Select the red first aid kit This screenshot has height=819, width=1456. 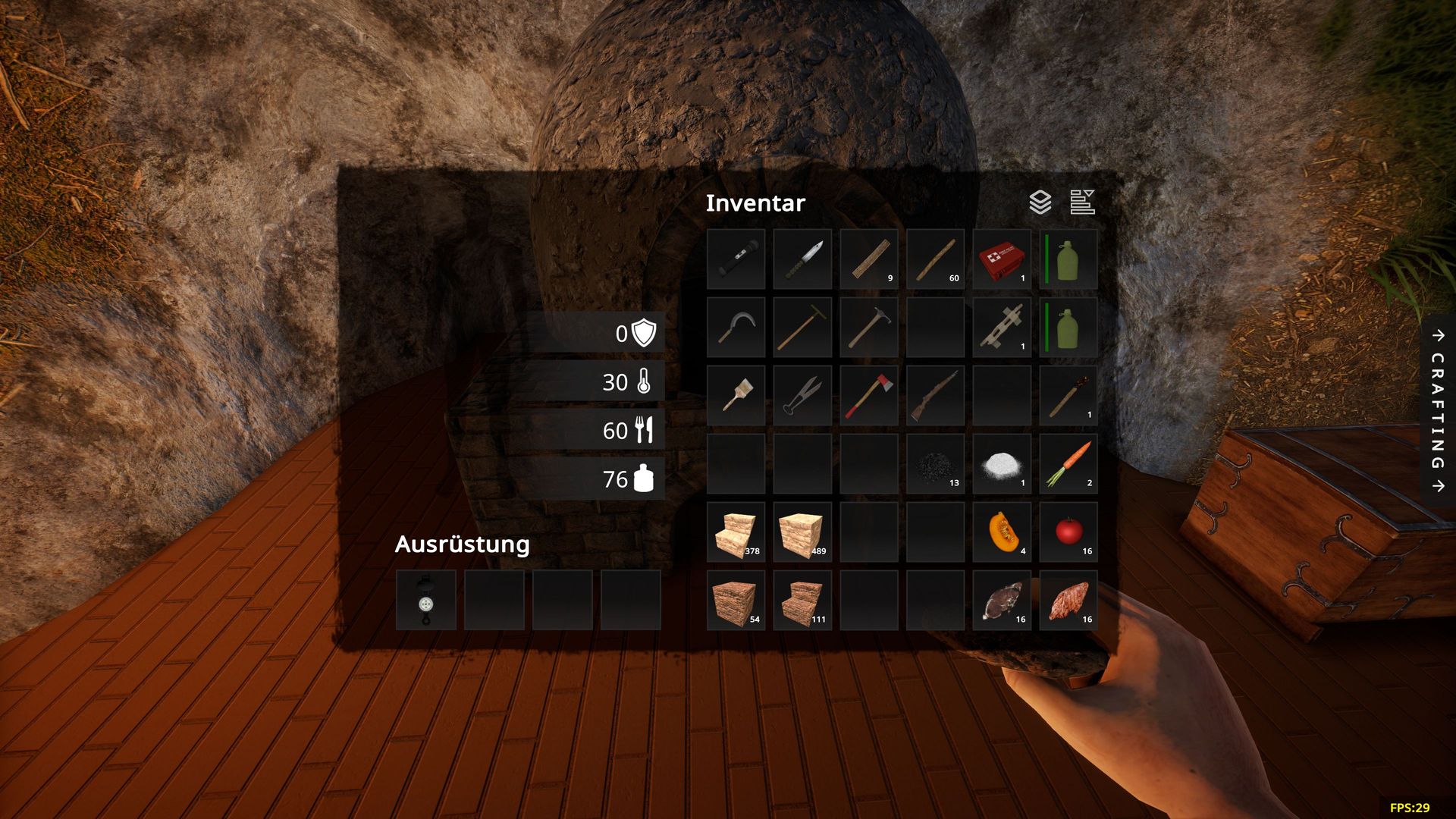tap(1002, 259)
